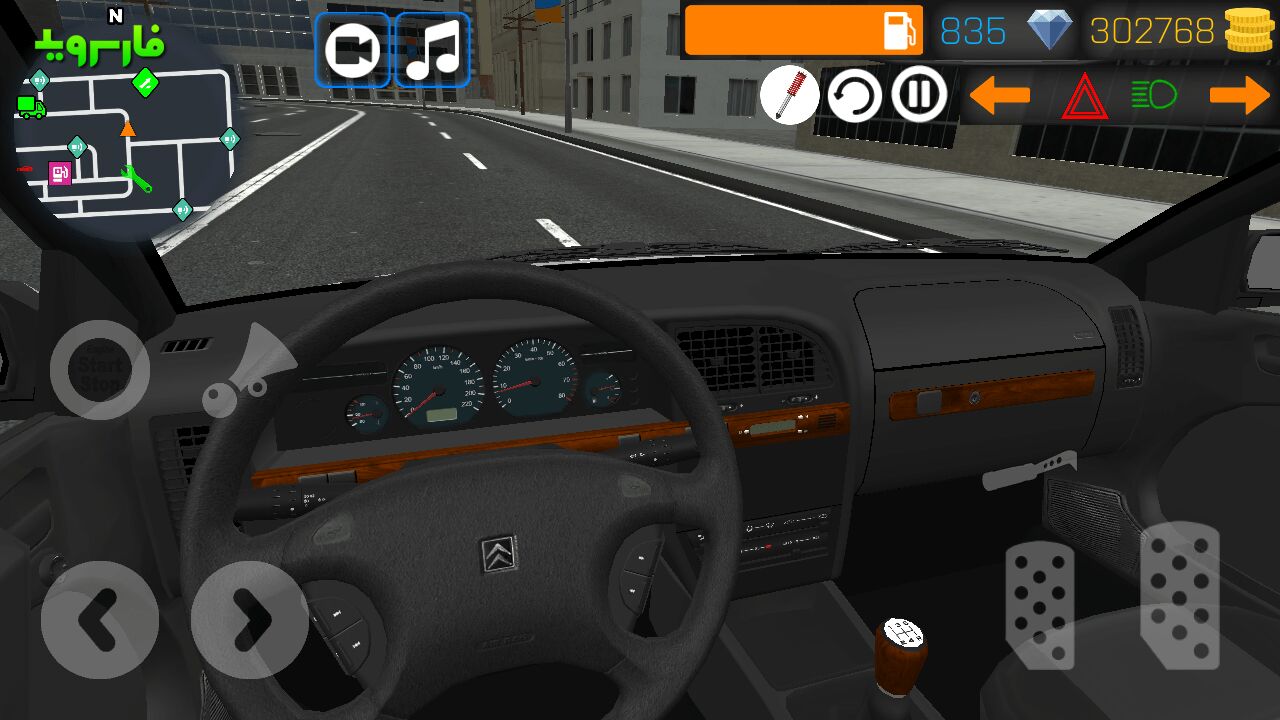Tap the red screwdriver repair icon
This screenshot has height=720, width=1280.
point(789,96)
